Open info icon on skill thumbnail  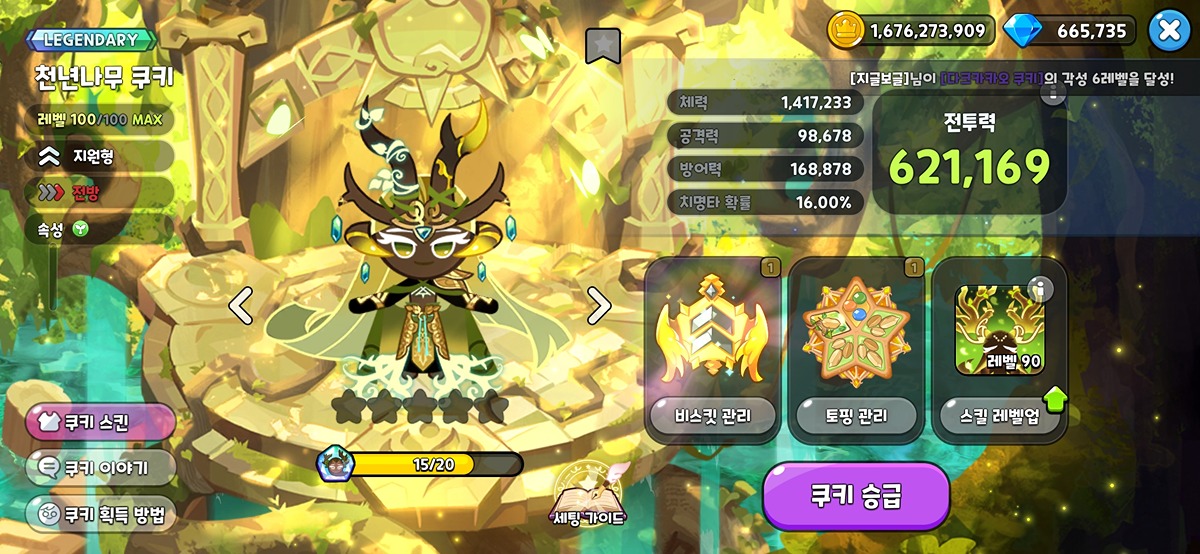click(x=1041, y=290)
